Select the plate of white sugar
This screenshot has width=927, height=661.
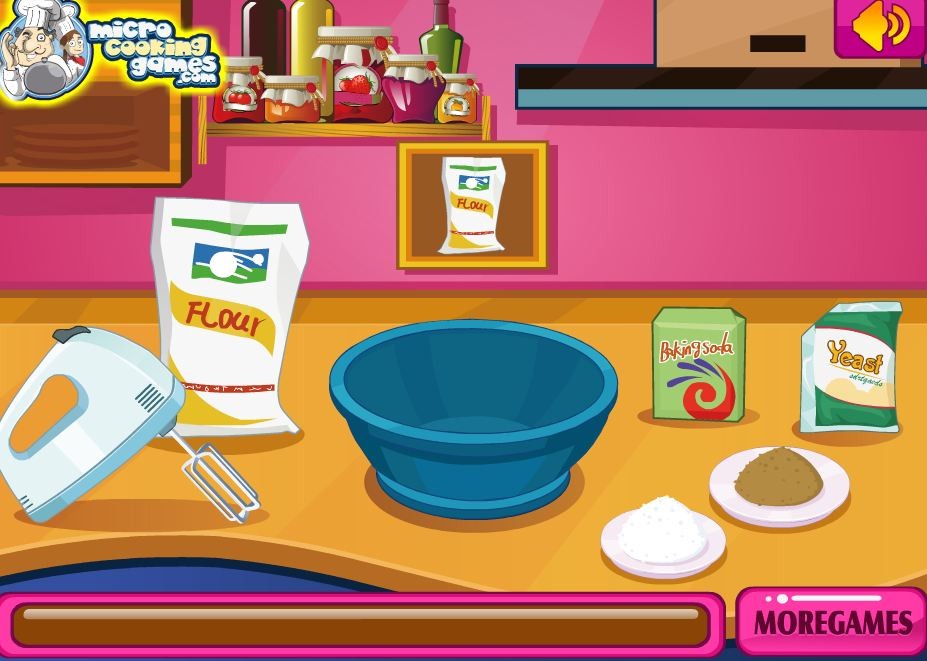coord(662,534)
